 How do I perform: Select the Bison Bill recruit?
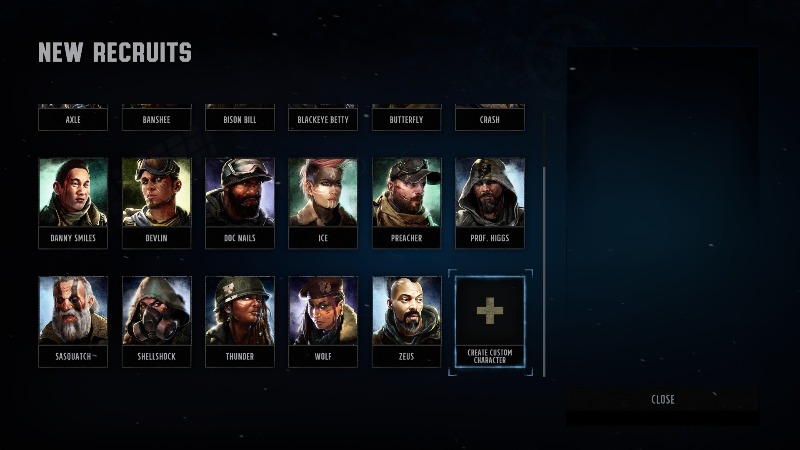click(x=240, y=119)
